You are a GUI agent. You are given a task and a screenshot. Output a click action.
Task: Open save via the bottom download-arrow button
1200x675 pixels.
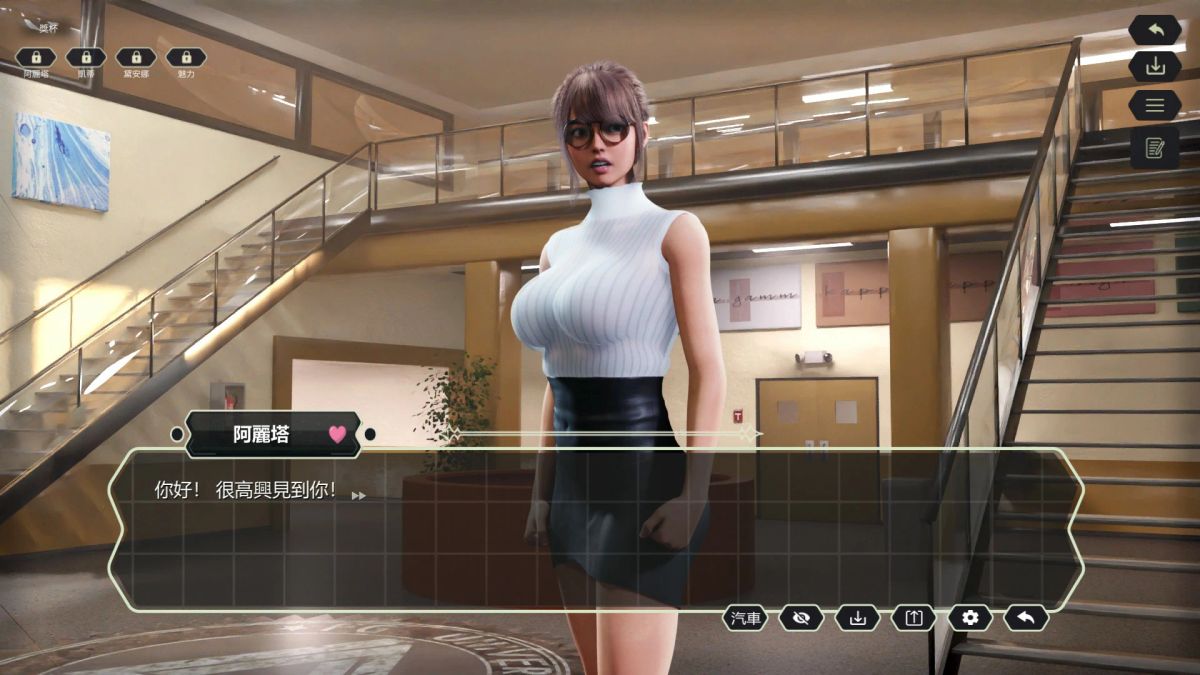click(857, 618)
